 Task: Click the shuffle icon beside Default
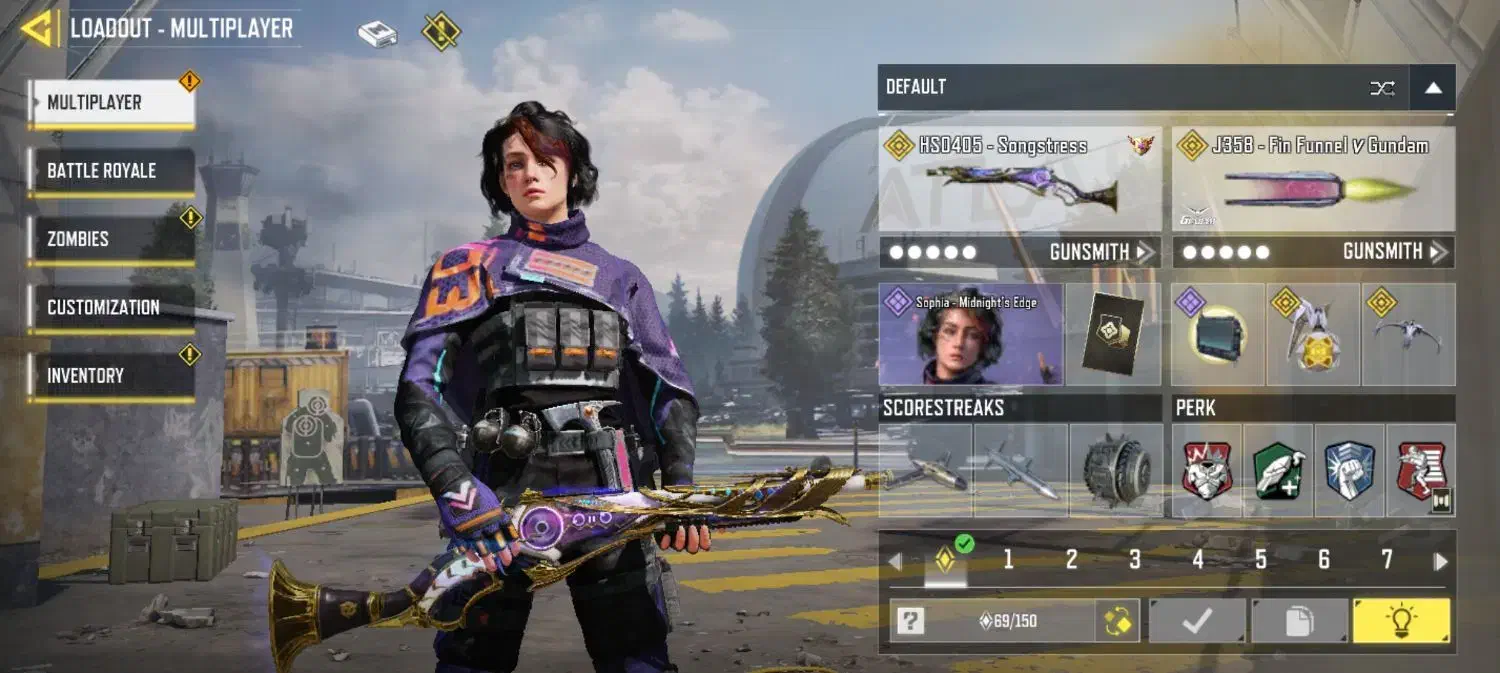pyautogui.click(x=1382, y=88)
